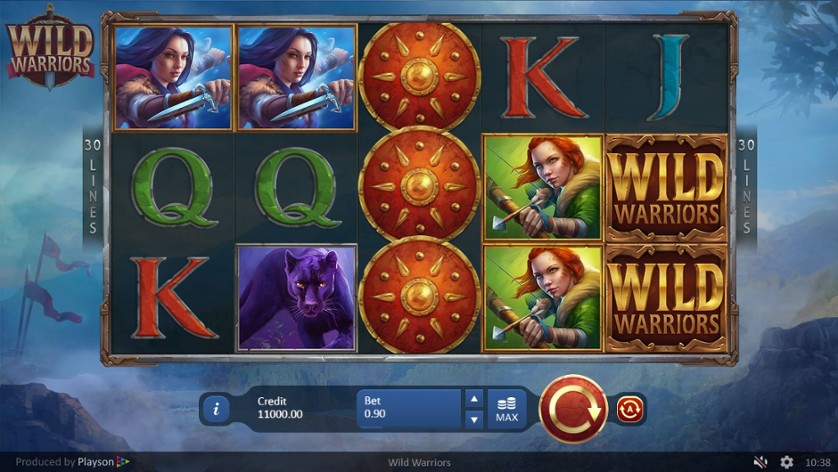This screenshot has height=472, width=838.
Task: Set the bet to MAX
Action: point(506,408)
